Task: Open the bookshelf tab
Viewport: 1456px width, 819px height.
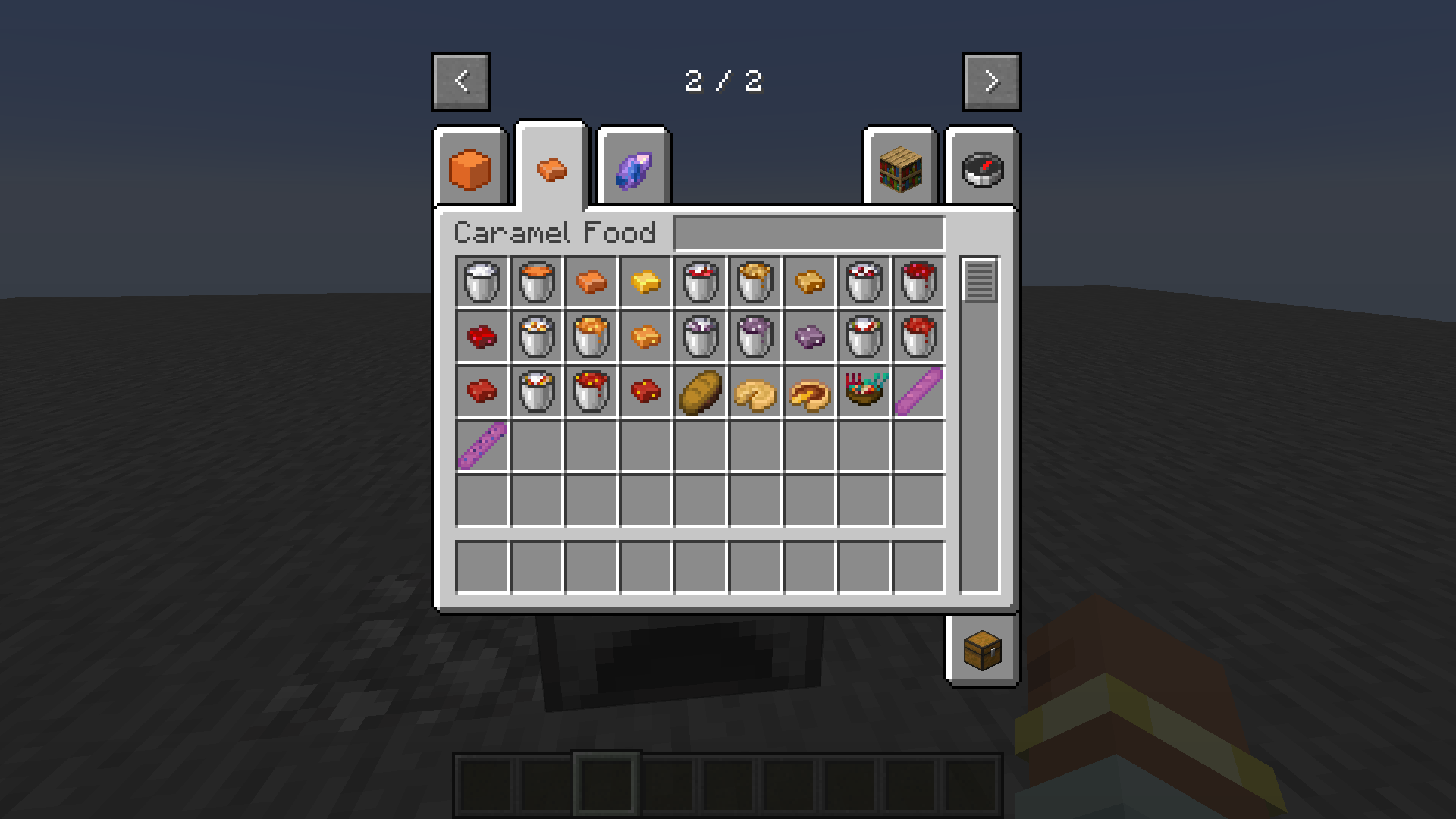Action: pos(899,168)
